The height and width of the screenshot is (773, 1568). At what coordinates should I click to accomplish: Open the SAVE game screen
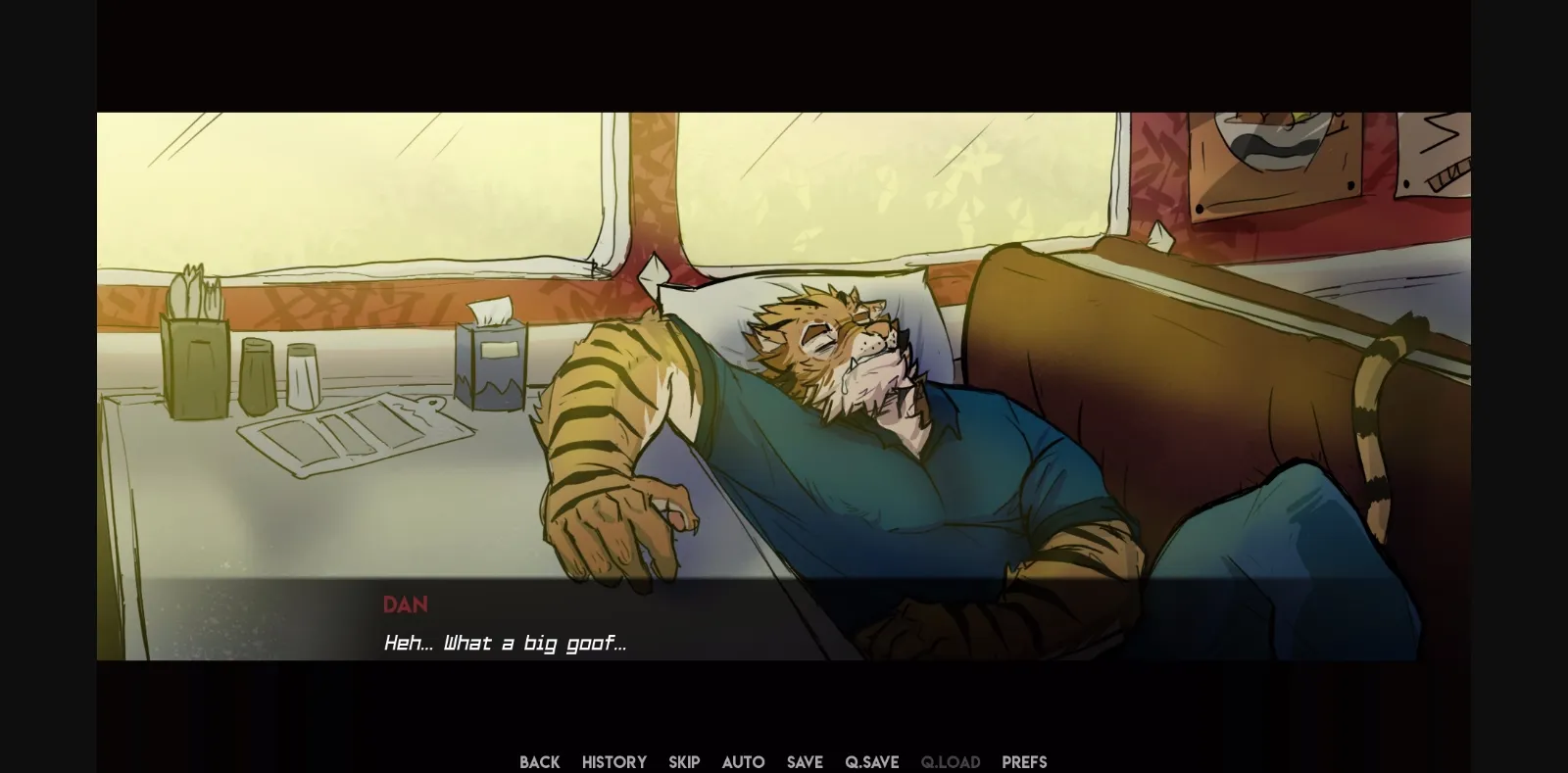click(804, 761)
